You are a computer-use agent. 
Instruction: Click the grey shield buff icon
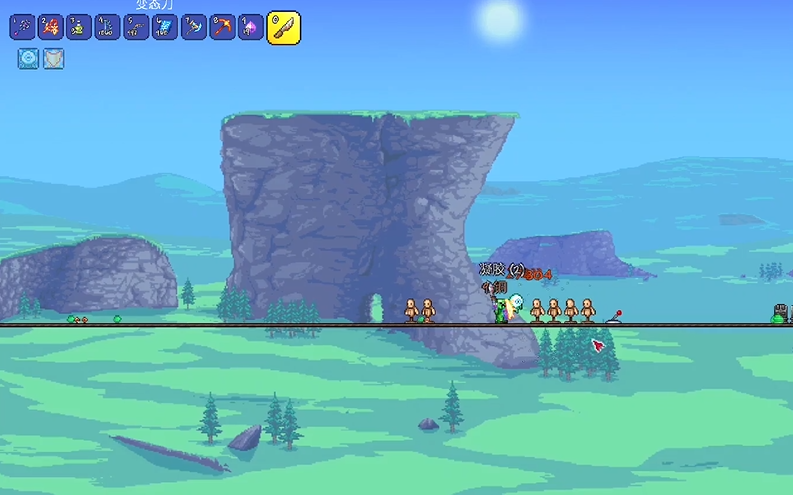tap(54, 59)
